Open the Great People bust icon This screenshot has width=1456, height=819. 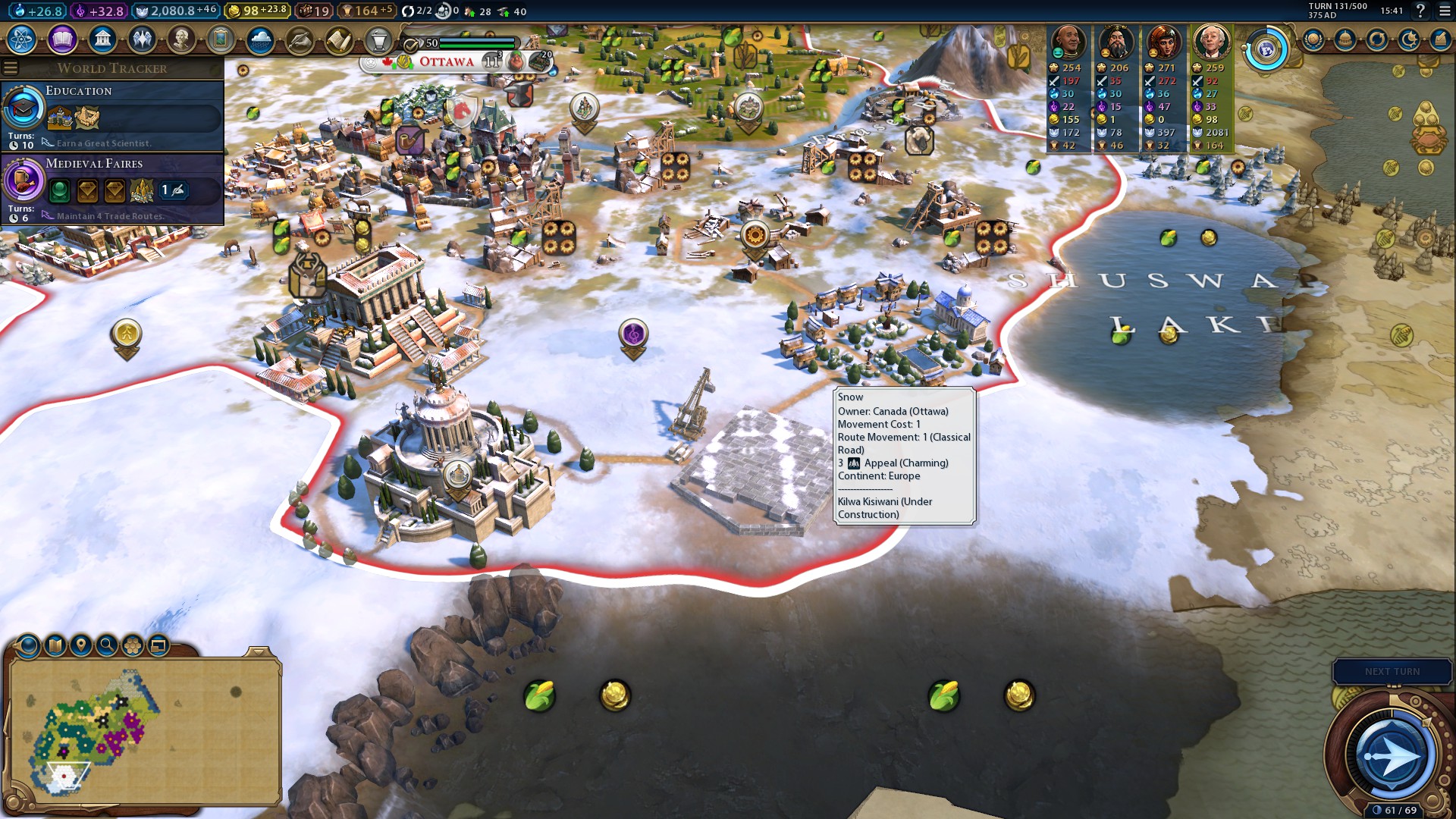coord(181,39)
